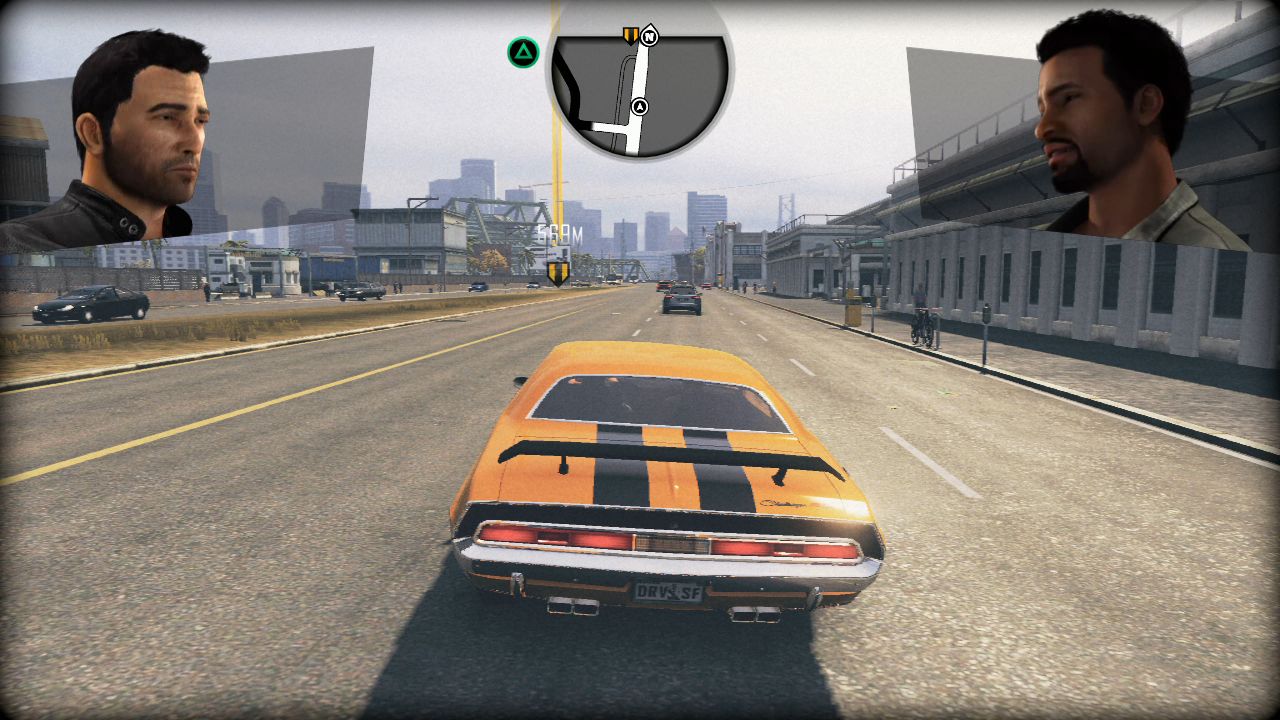Click the north compass indicator on the minimap

650,37
